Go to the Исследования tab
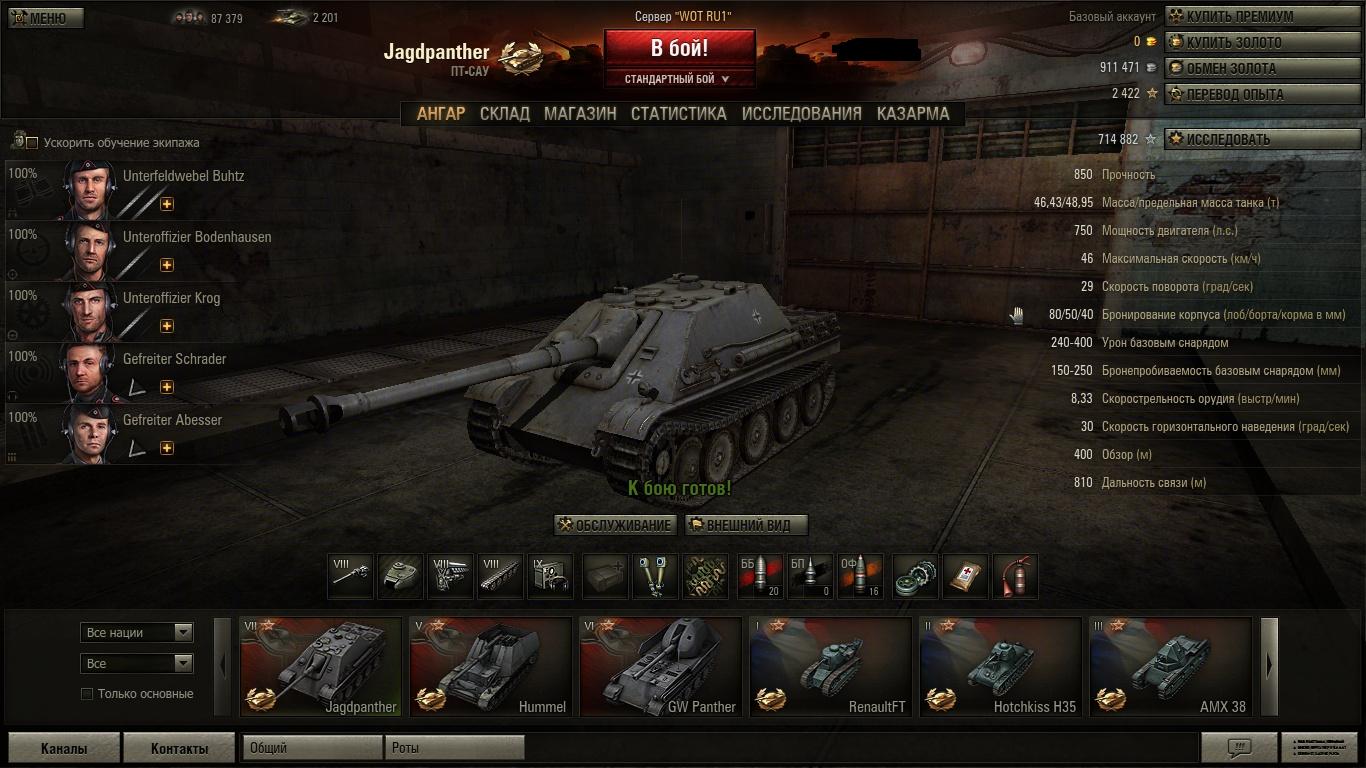This screenshot has height=768, width=1366. coord(801,114)
